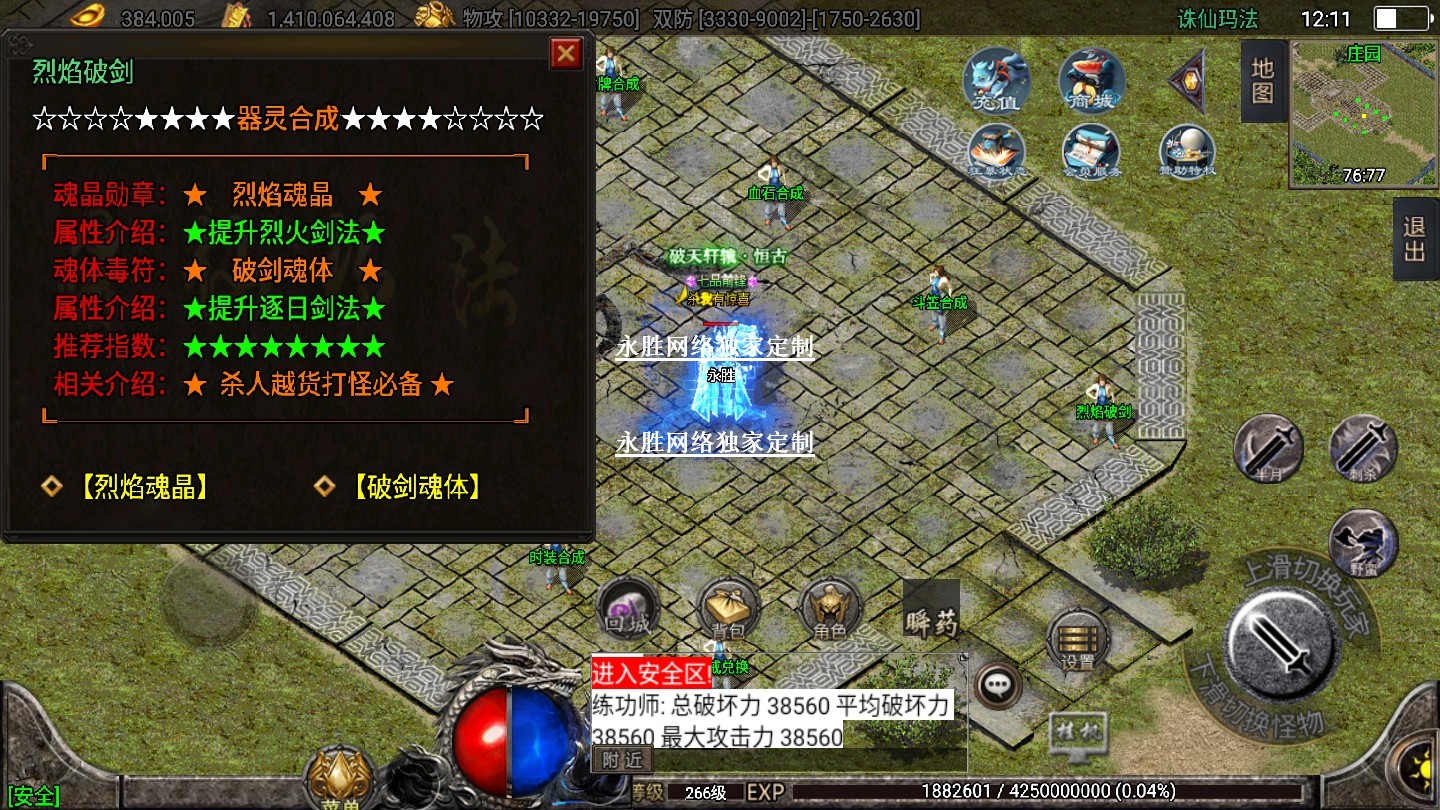
Task: Click the 地图 map button
Action: (1262, 81)
